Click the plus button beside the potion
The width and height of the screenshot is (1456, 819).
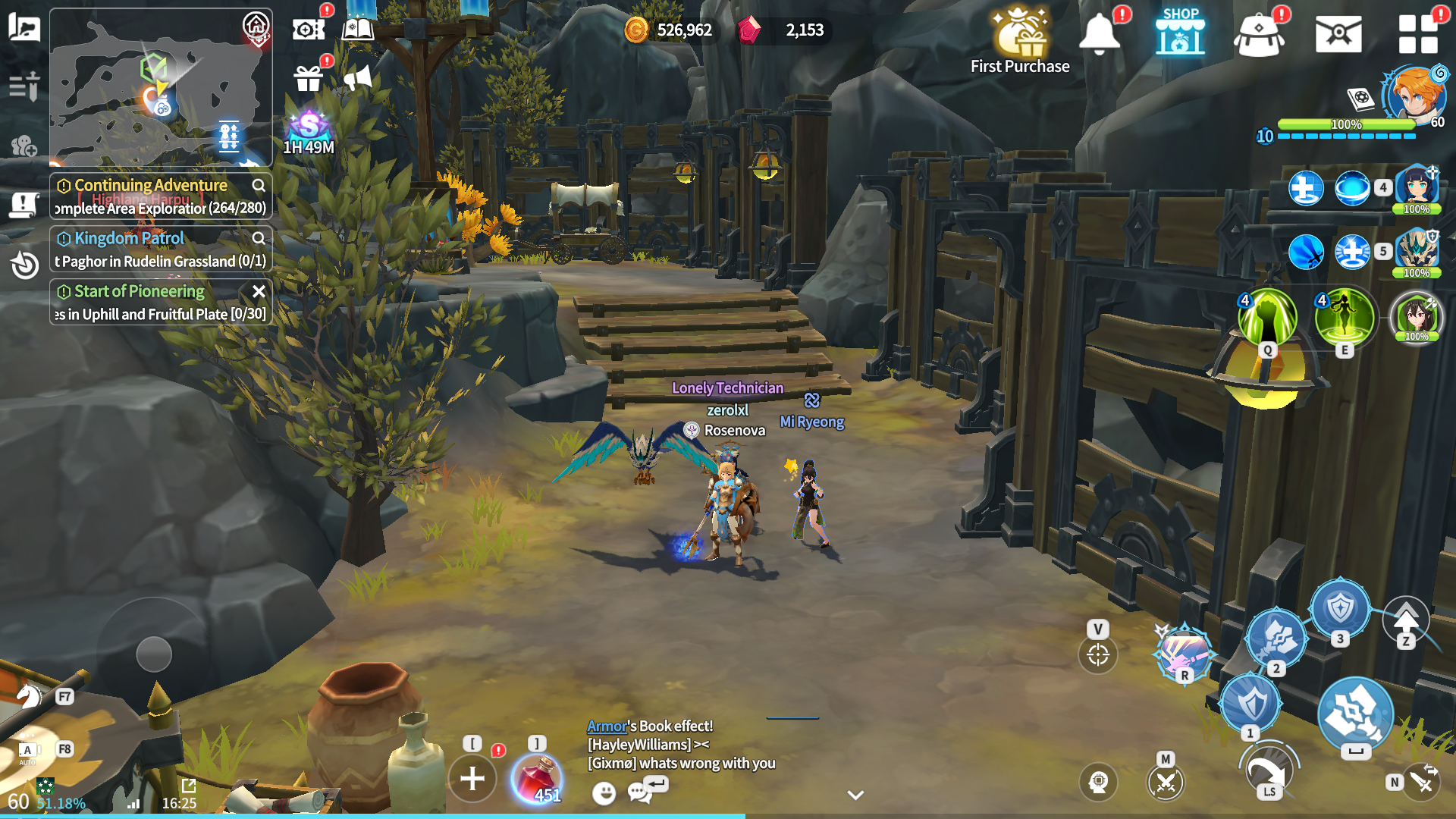click(x=472, y=778)
